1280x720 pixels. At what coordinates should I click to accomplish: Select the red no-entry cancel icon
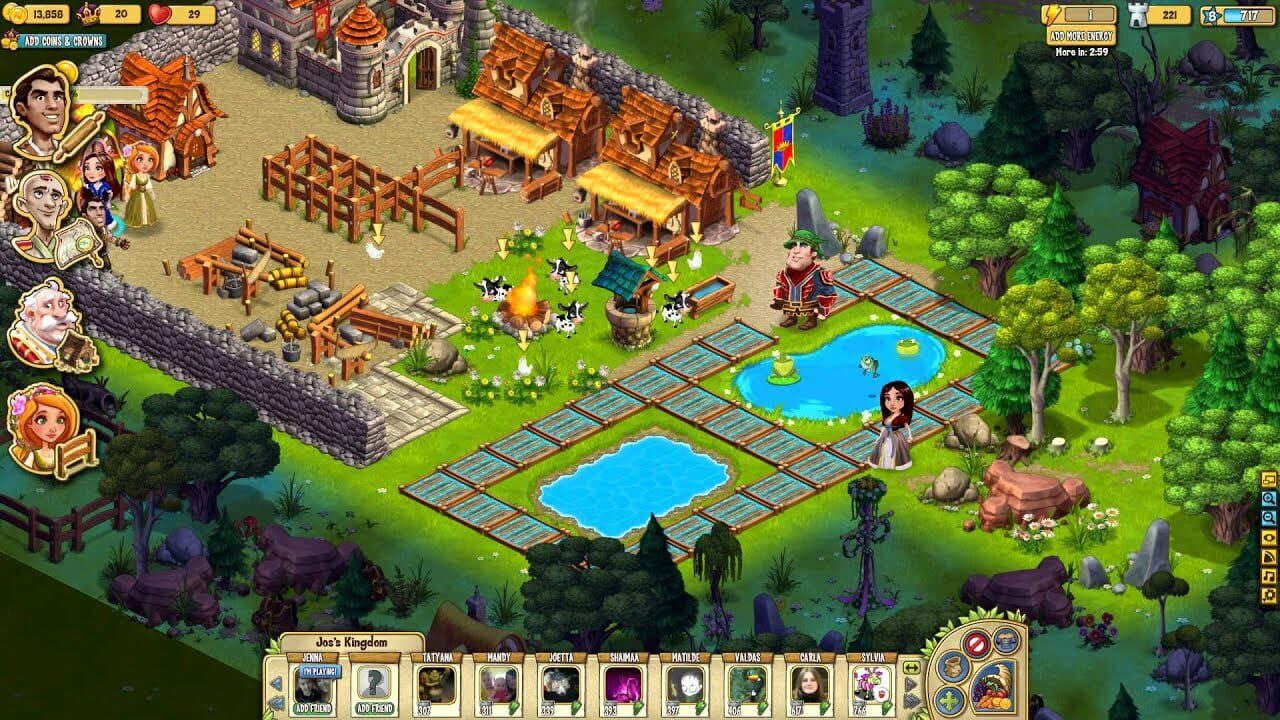tap(976, 645)
